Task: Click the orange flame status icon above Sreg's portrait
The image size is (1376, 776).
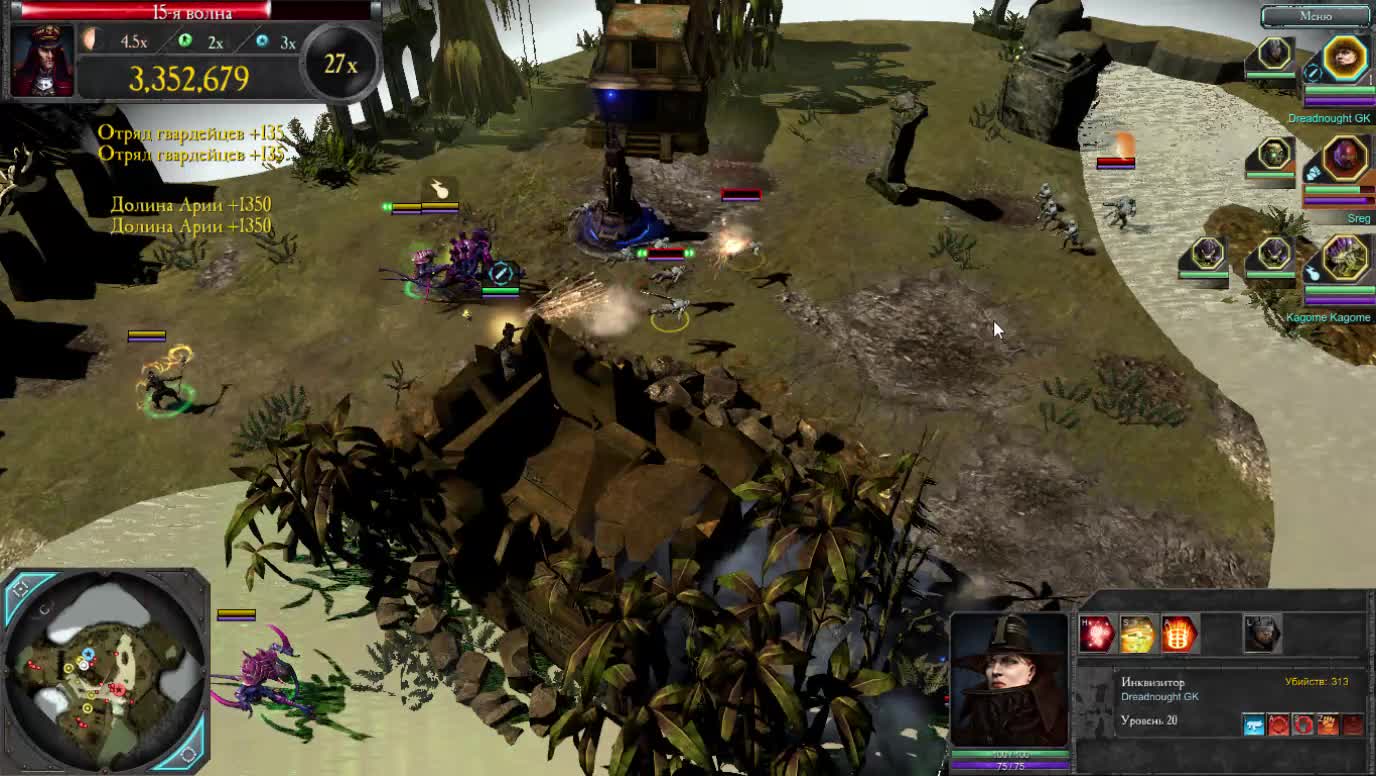Action: coord(1123,140)
